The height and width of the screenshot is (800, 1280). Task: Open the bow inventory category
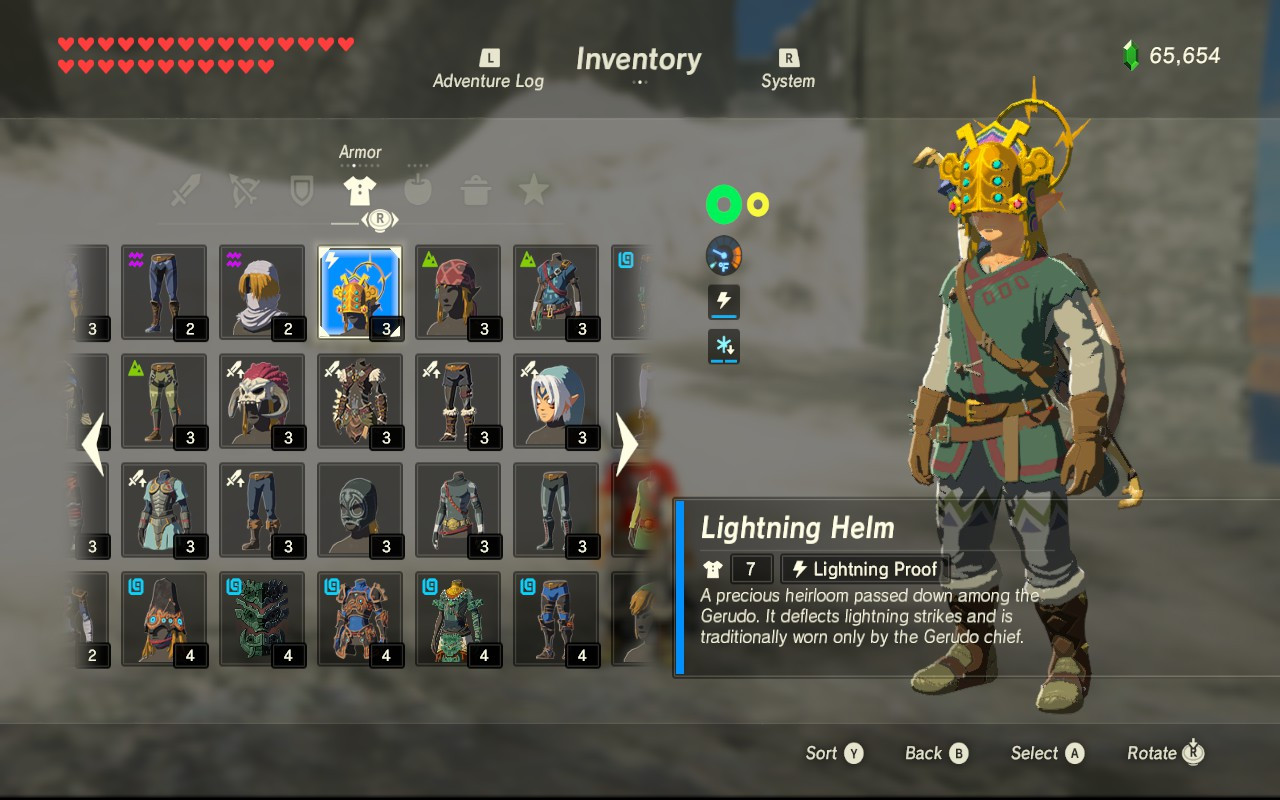tap(243, 190)
